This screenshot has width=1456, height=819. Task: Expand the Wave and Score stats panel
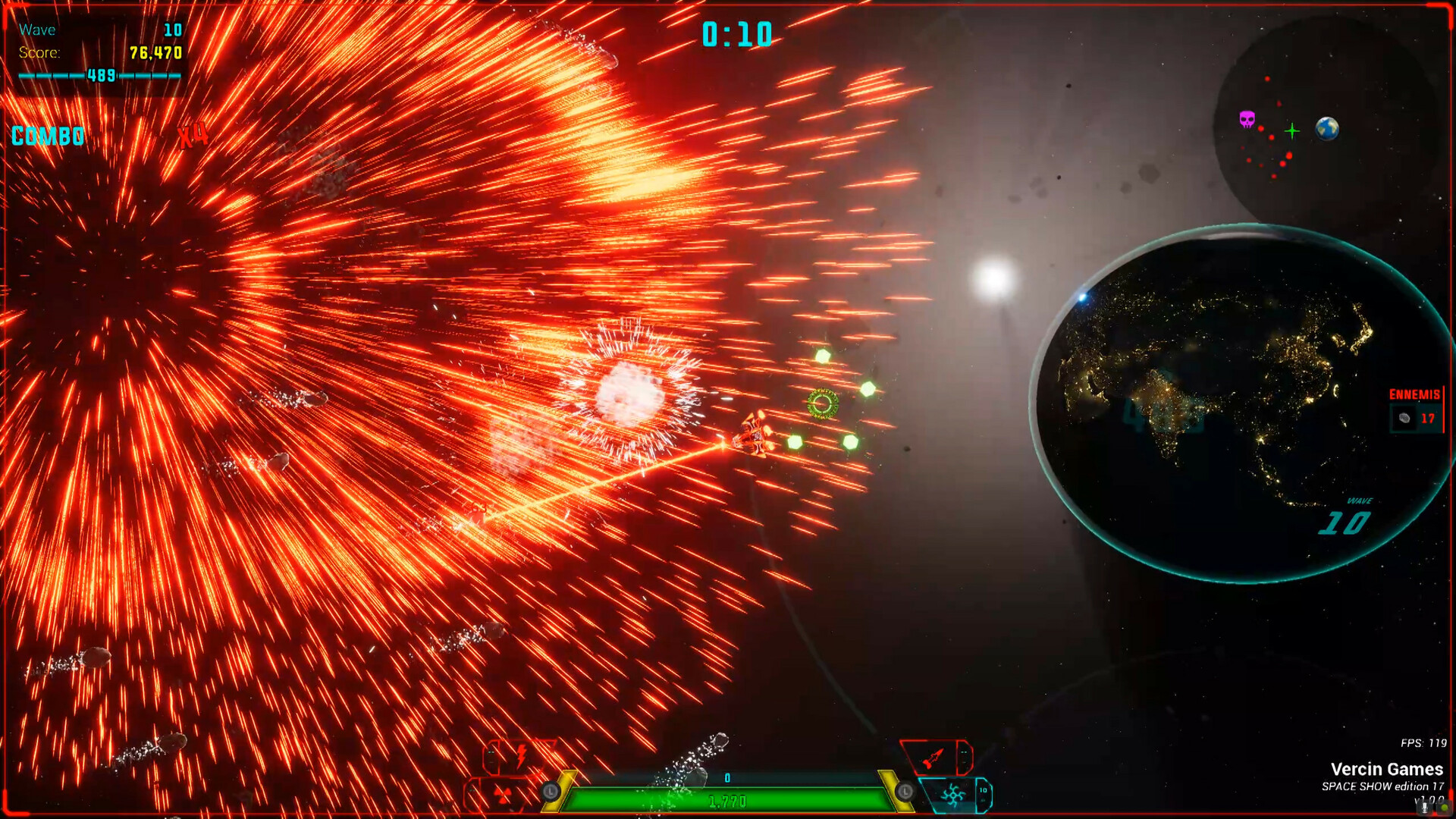[97, 42]
